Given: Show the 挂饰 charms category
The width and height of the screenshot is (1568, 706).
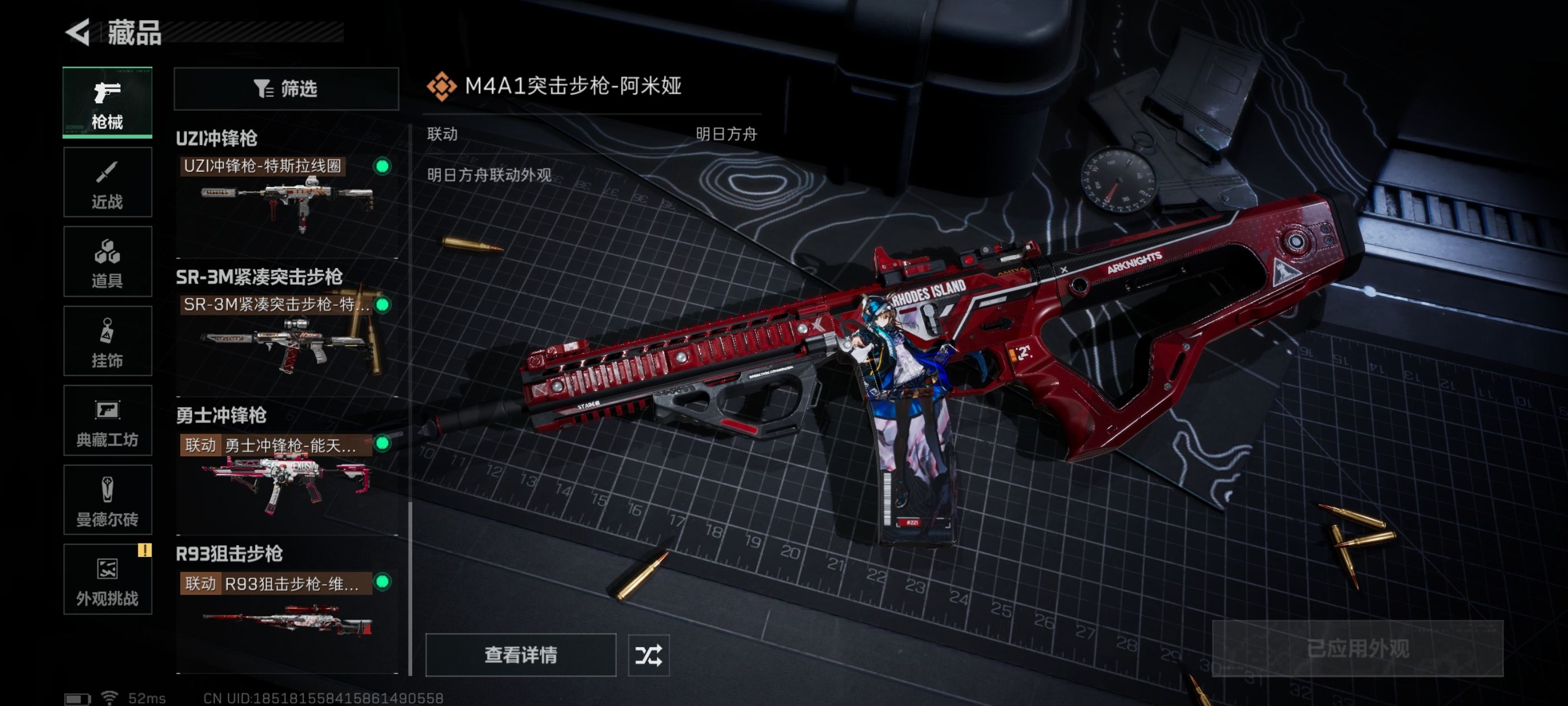Looking at the screenshot, I should click(x=107, y=342).
